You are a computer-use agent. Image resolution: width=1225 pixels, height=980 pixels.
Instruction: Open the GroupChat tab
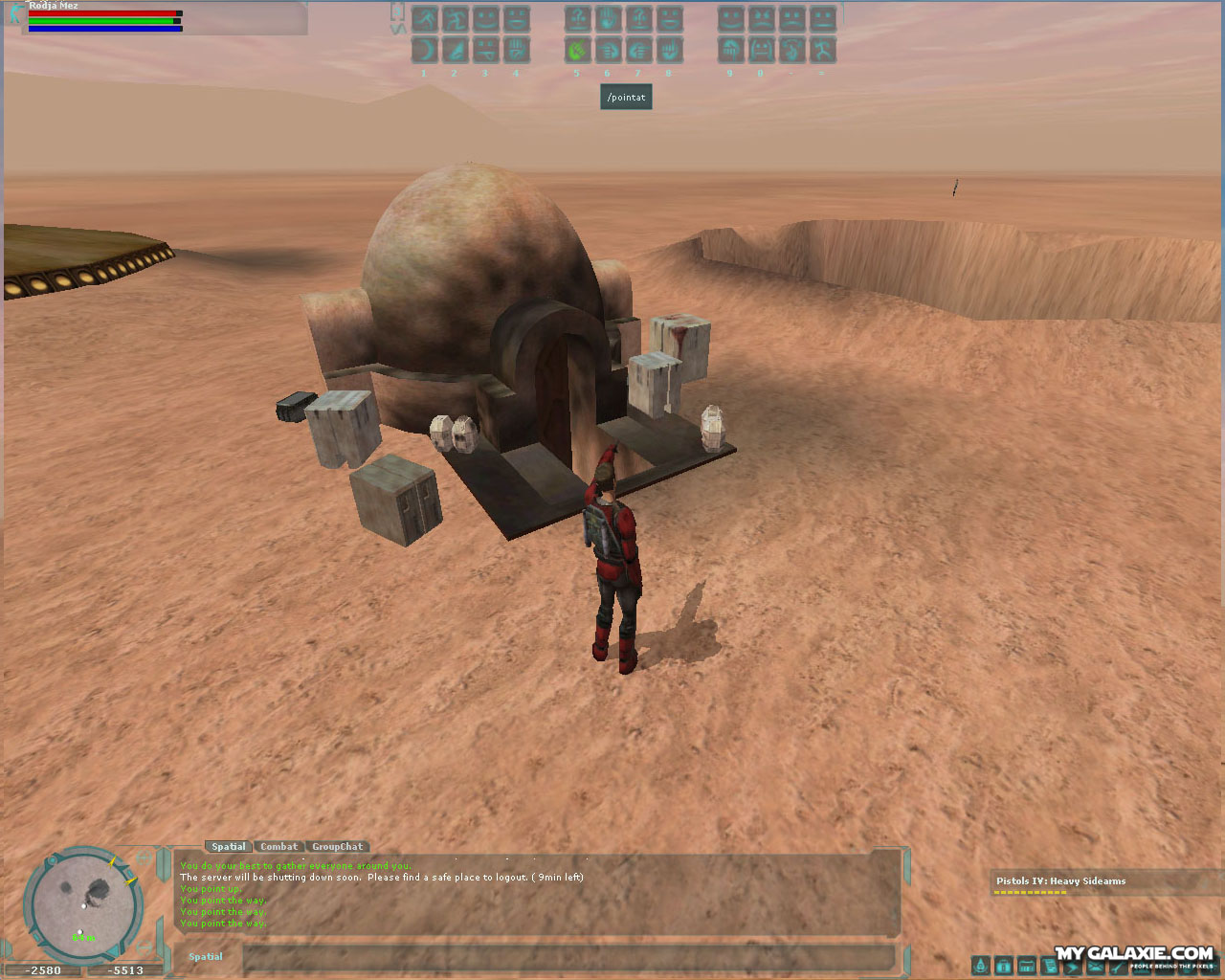(337, 847)
